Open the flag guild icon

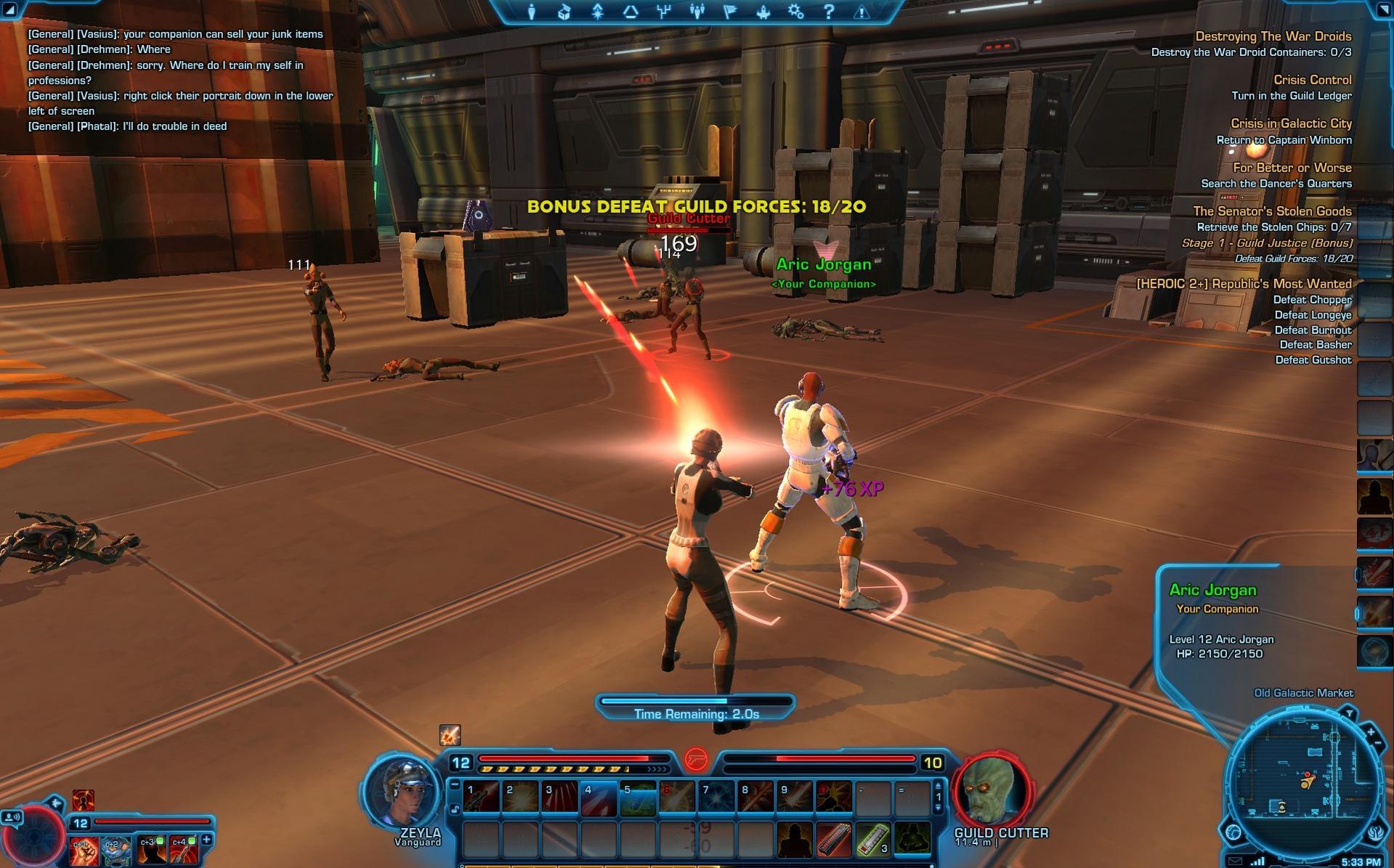click(730, 12)
